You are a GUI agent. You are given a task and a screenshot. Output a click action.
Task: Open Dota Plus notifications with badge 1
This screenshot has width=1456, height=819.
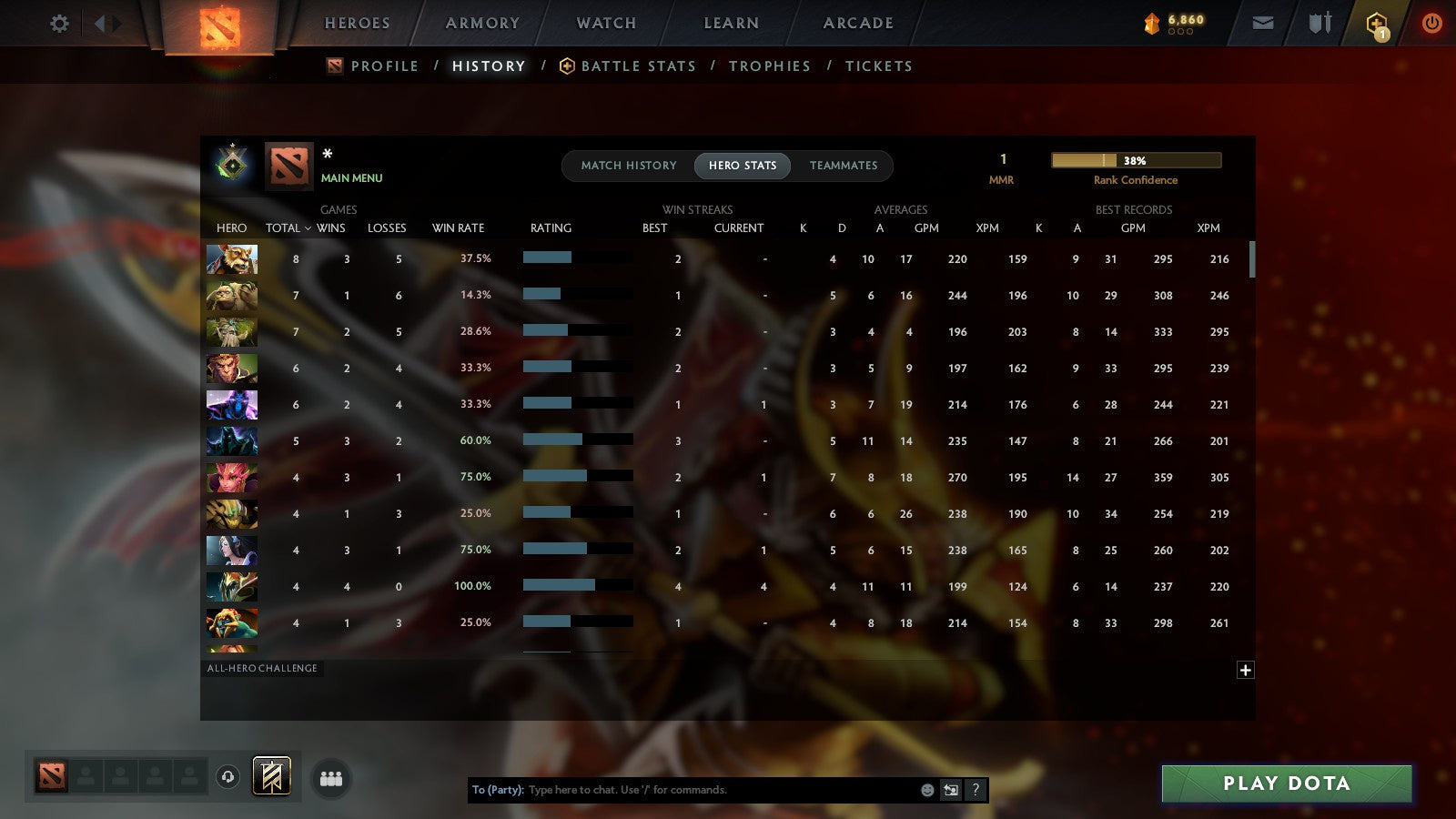[1376, 25]
